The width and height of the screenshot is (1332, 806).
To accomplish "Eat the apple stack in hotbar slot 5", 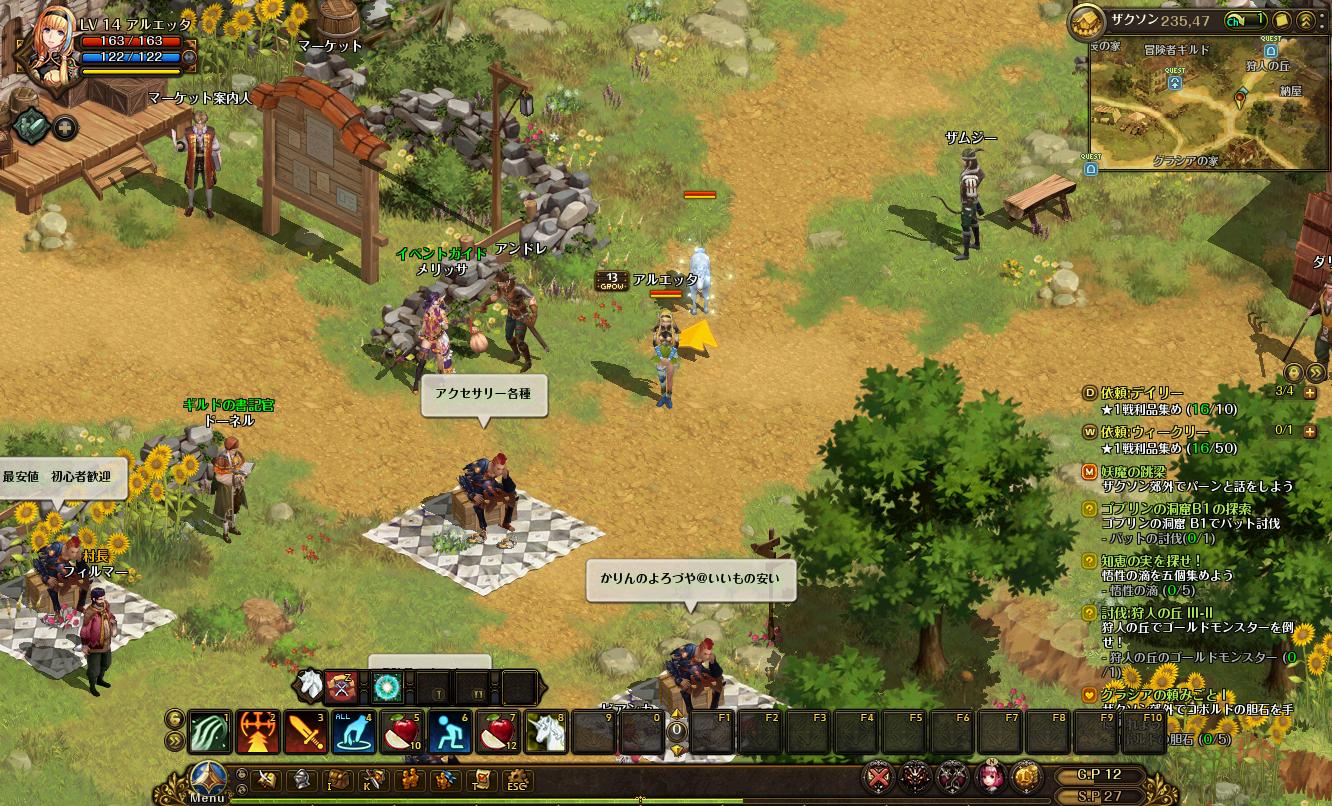I will tap(401, 732).
